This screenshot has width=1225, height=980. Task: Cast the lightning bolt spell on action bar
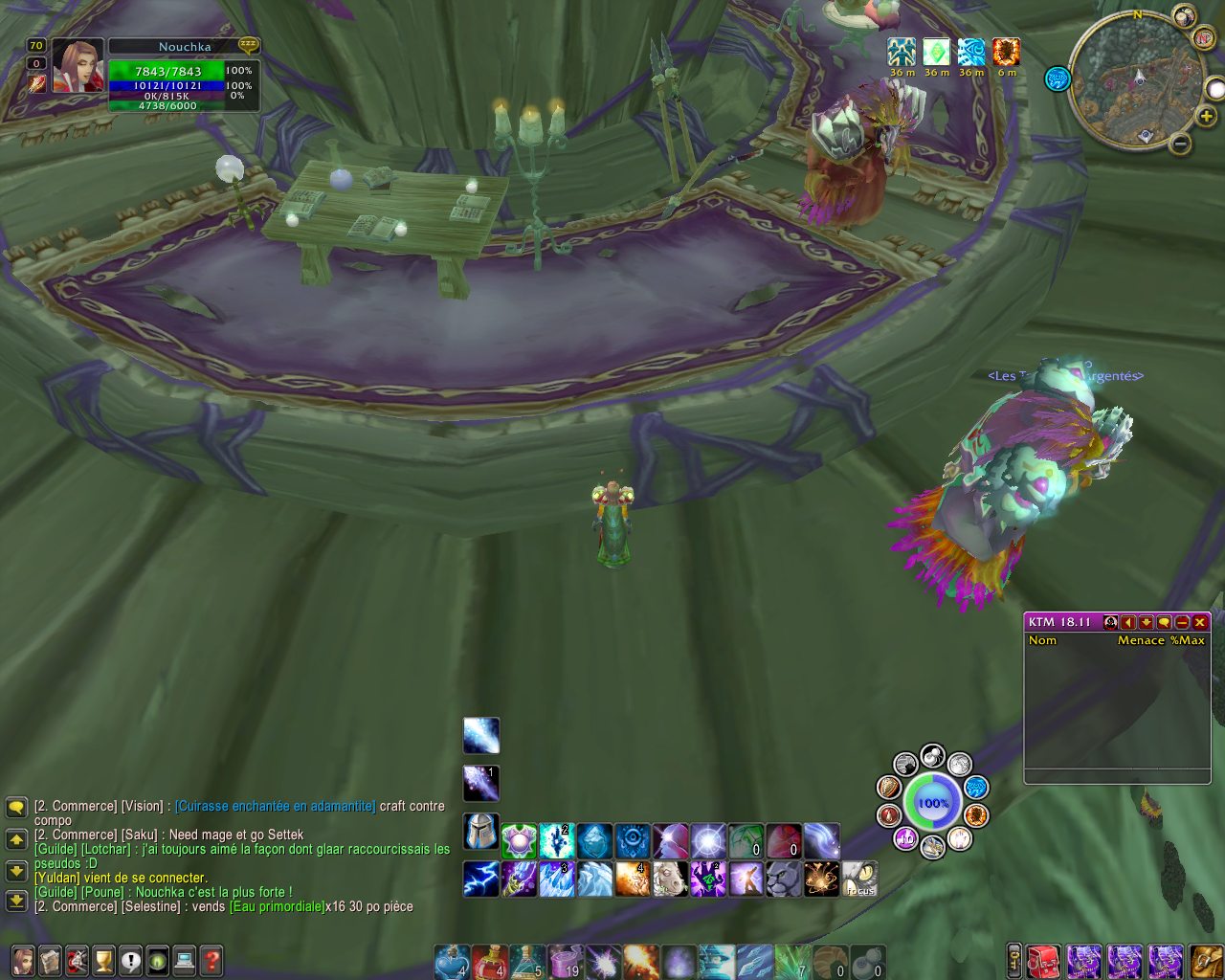click(x=480, y=879)
